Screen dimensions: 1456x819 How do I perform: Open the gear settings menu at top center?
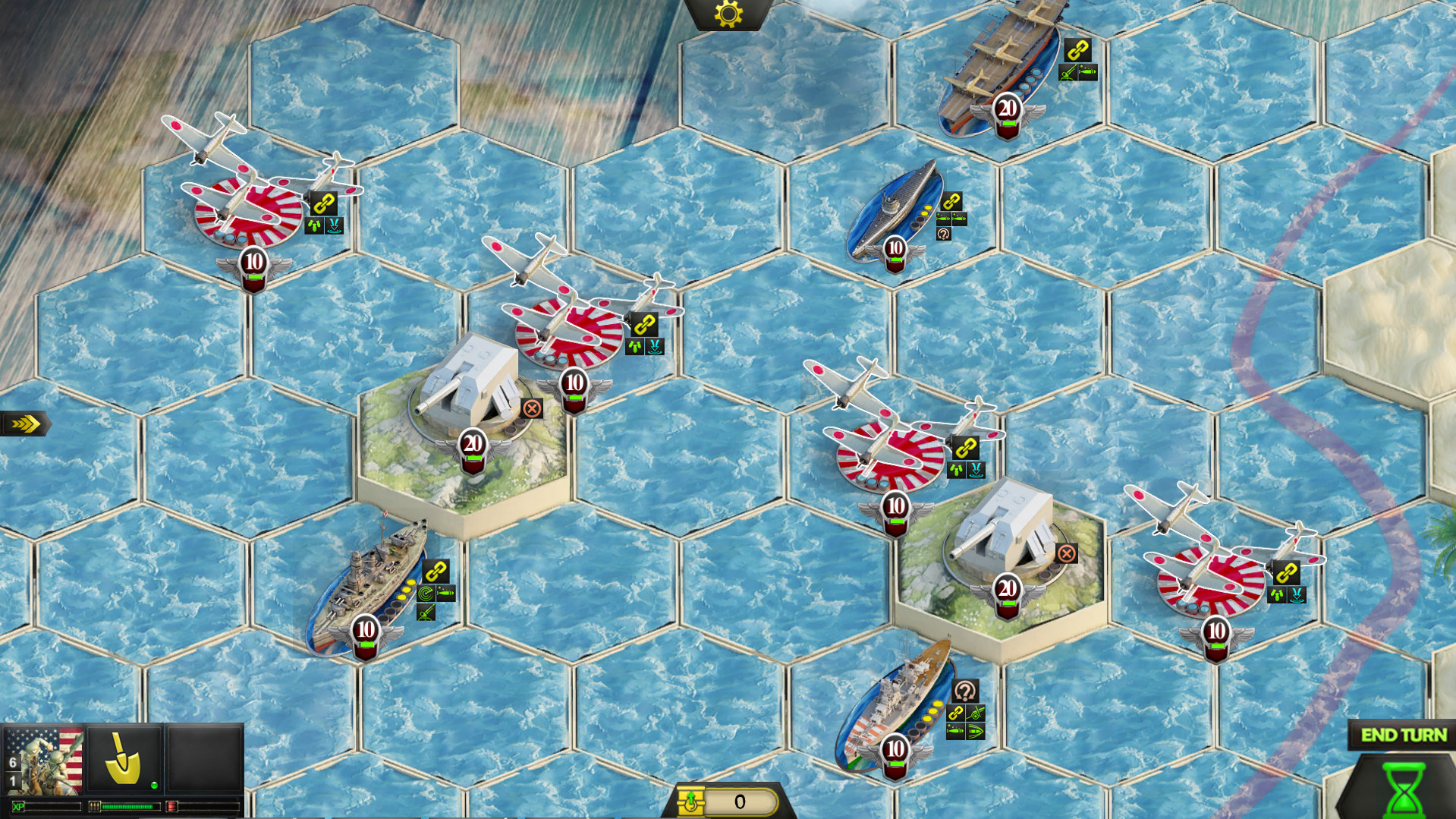coord(727,14)
